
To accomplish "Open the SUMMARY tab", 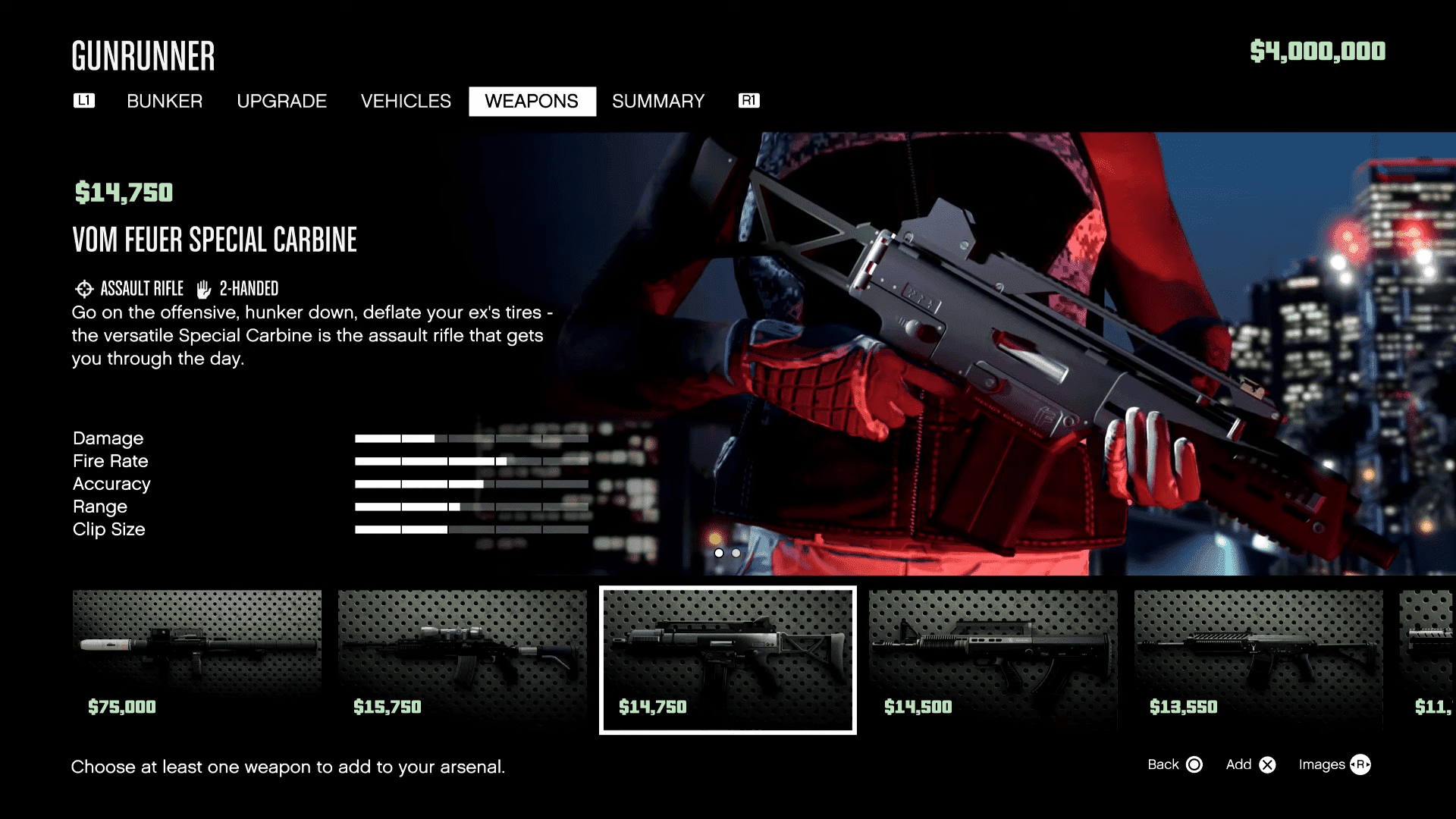I will pos(658,101).
